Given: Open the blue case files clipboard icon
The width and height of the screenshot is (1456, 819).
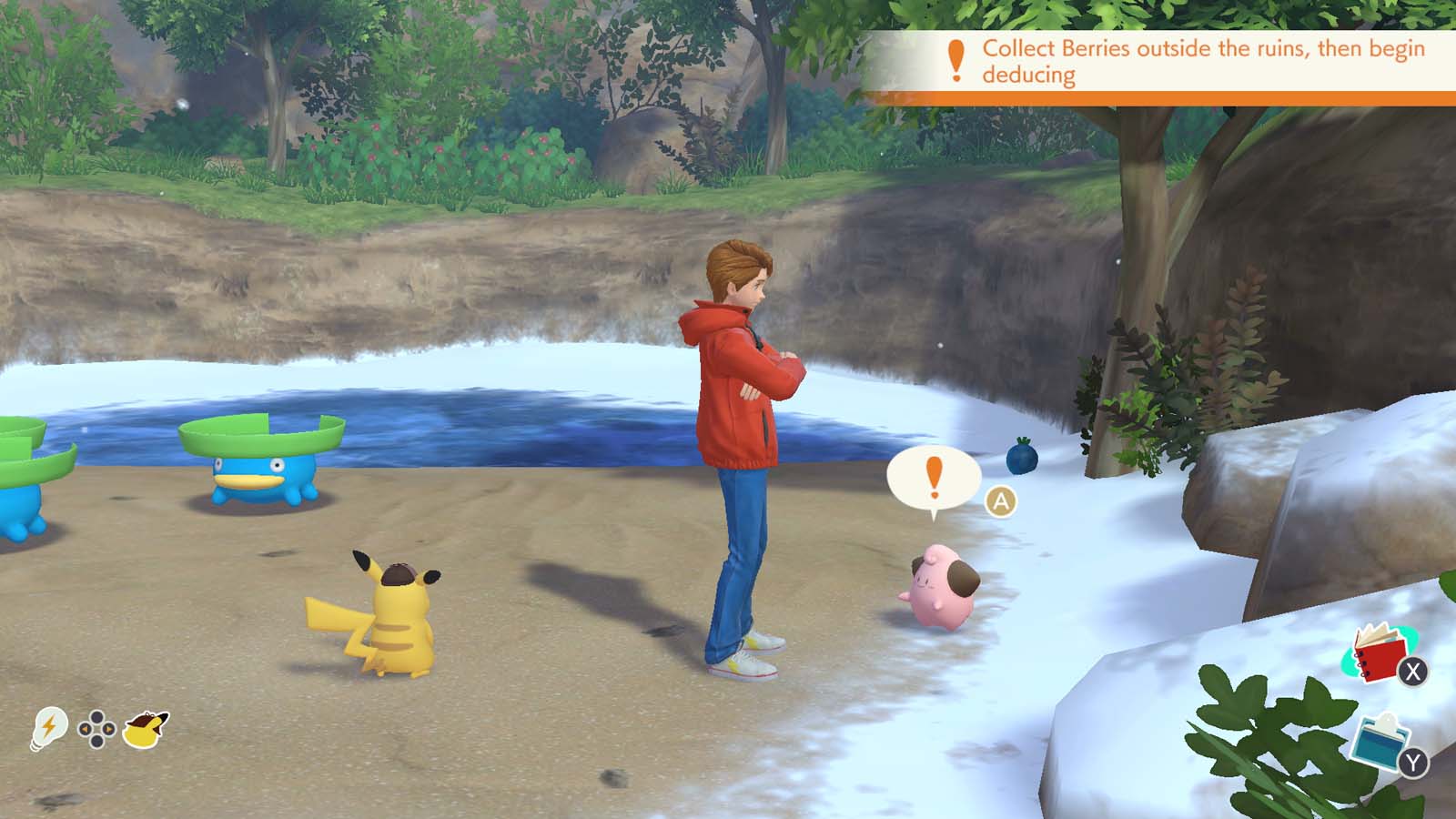Looking at the screenshot, I should 1380,742.
